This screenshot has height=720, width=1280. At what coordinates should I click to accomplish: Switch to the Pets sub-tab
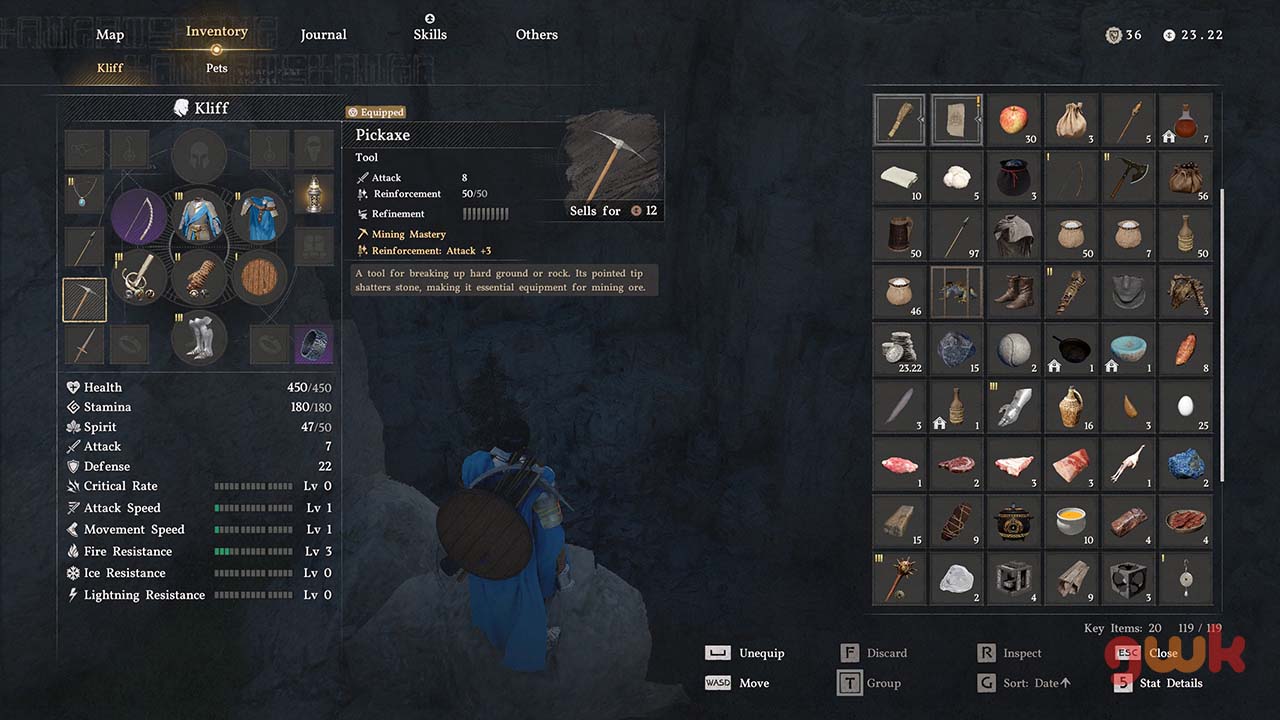coord(217,68)
